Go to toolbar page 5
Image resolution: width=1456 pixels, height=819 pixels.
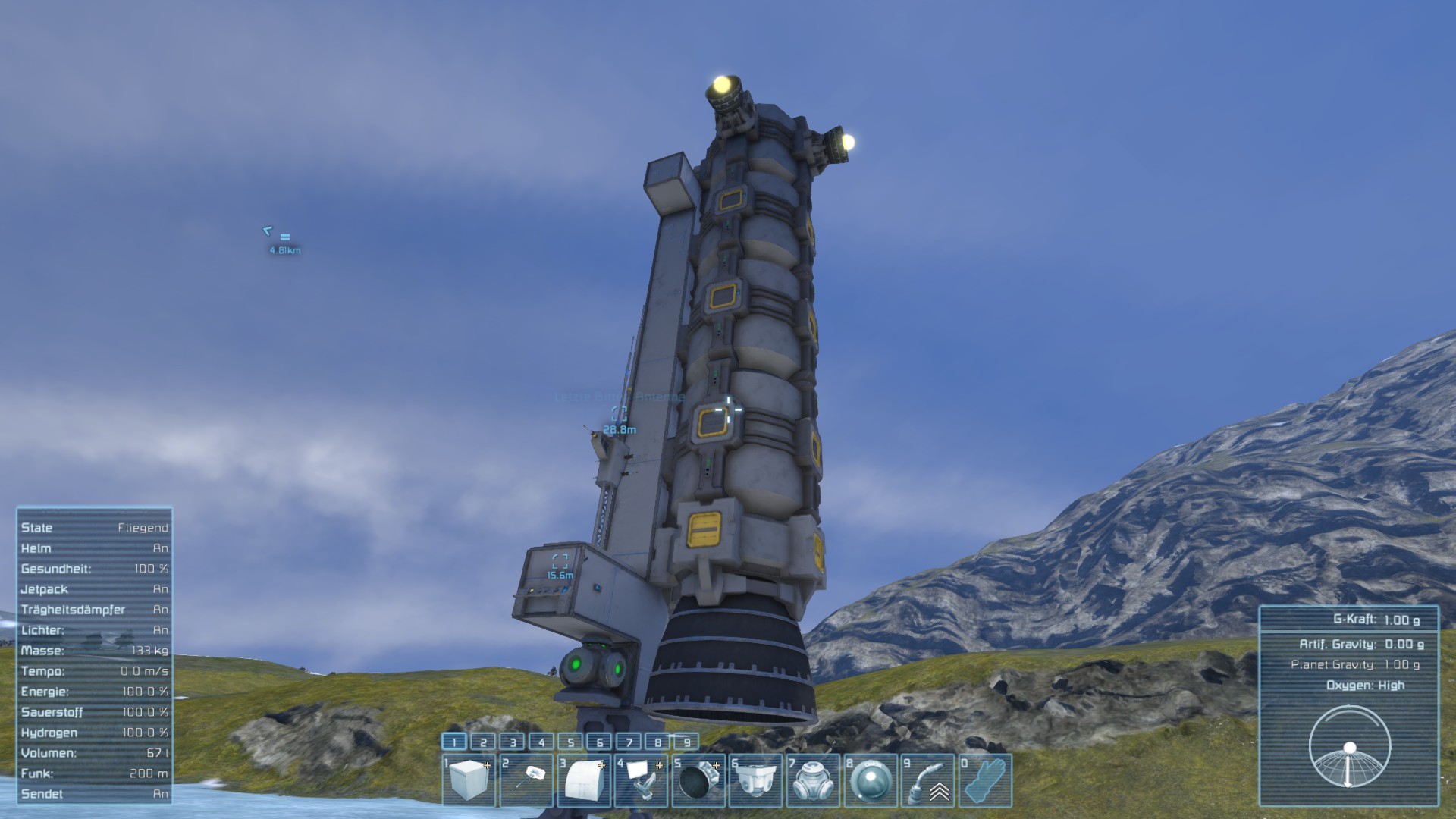click(x=571, y=742)
